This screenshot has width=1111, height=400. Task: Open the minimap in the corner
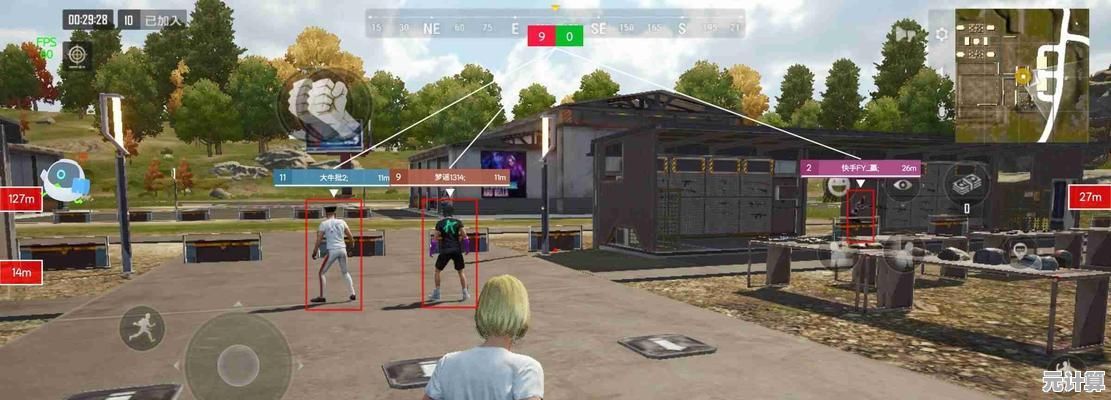(x=1021, y=74)
